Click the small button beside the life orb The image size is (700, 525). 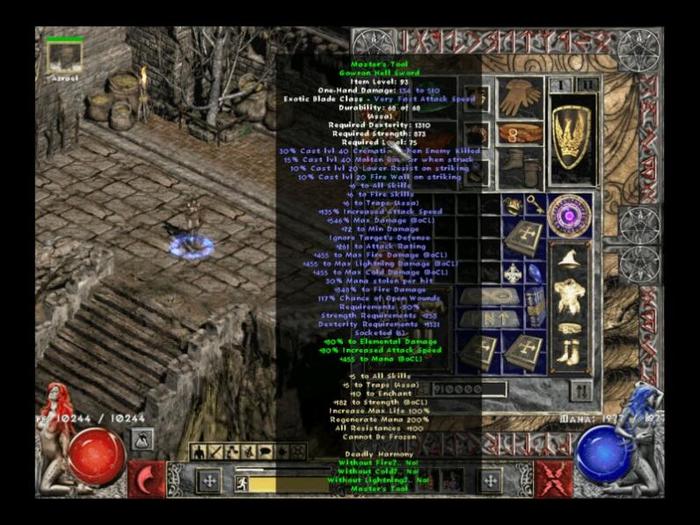tap(143, 438)
